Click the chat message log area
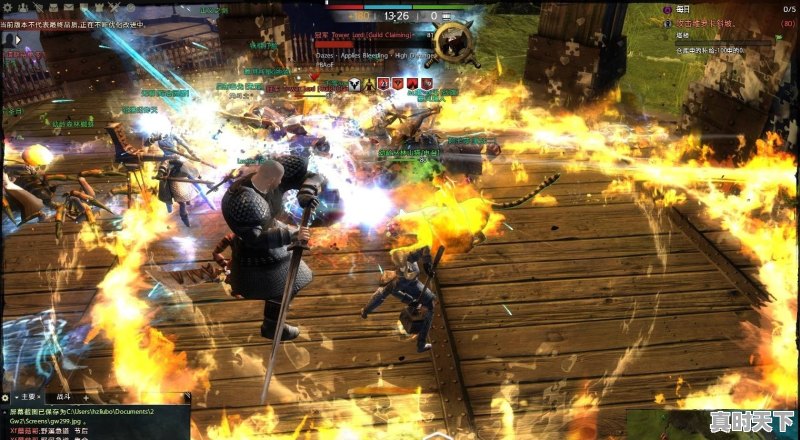 [x=95, y=422]
